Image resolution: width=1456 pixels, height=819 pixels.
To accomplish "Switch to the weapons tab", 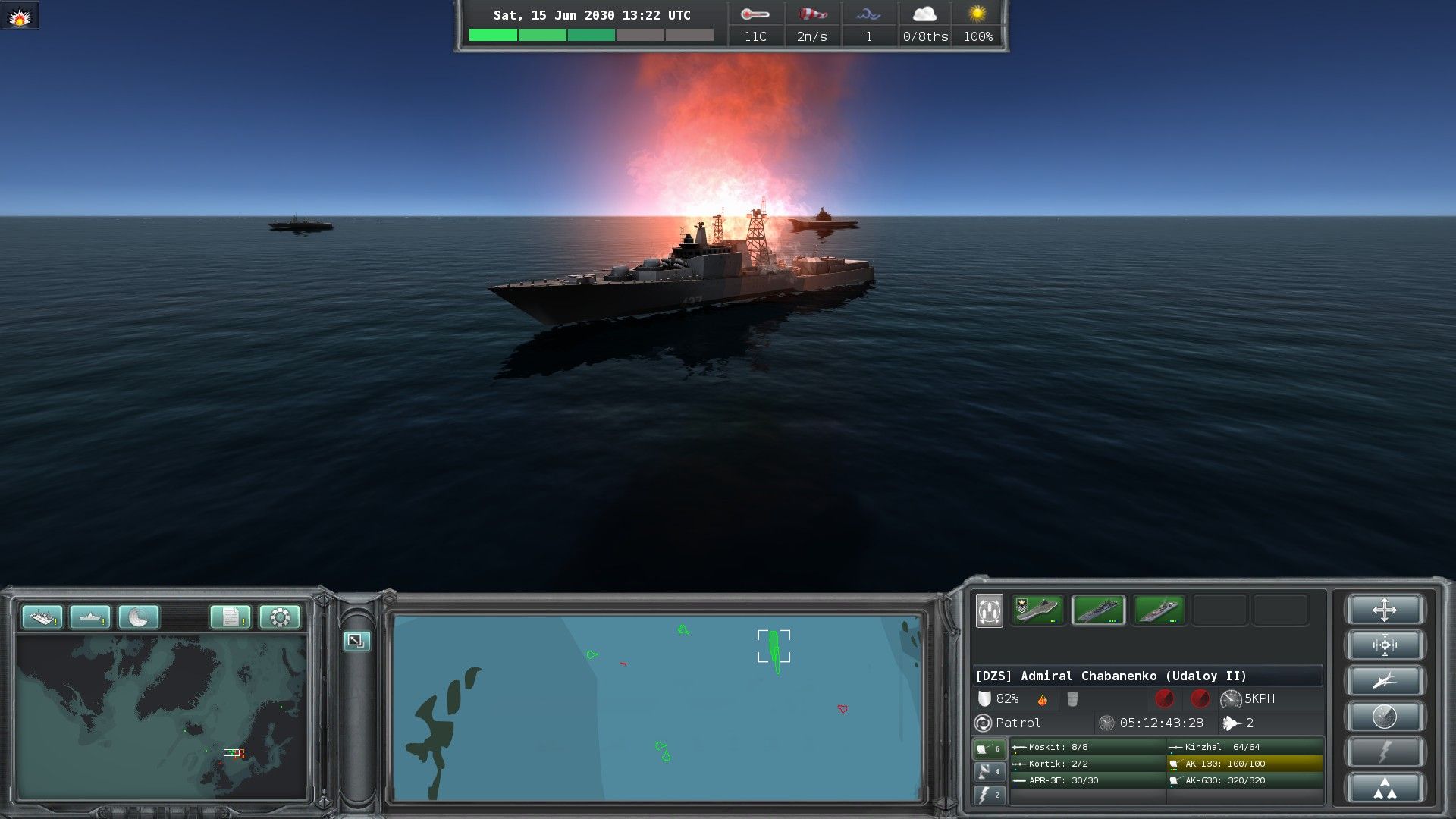I will [x=989, y=748].
